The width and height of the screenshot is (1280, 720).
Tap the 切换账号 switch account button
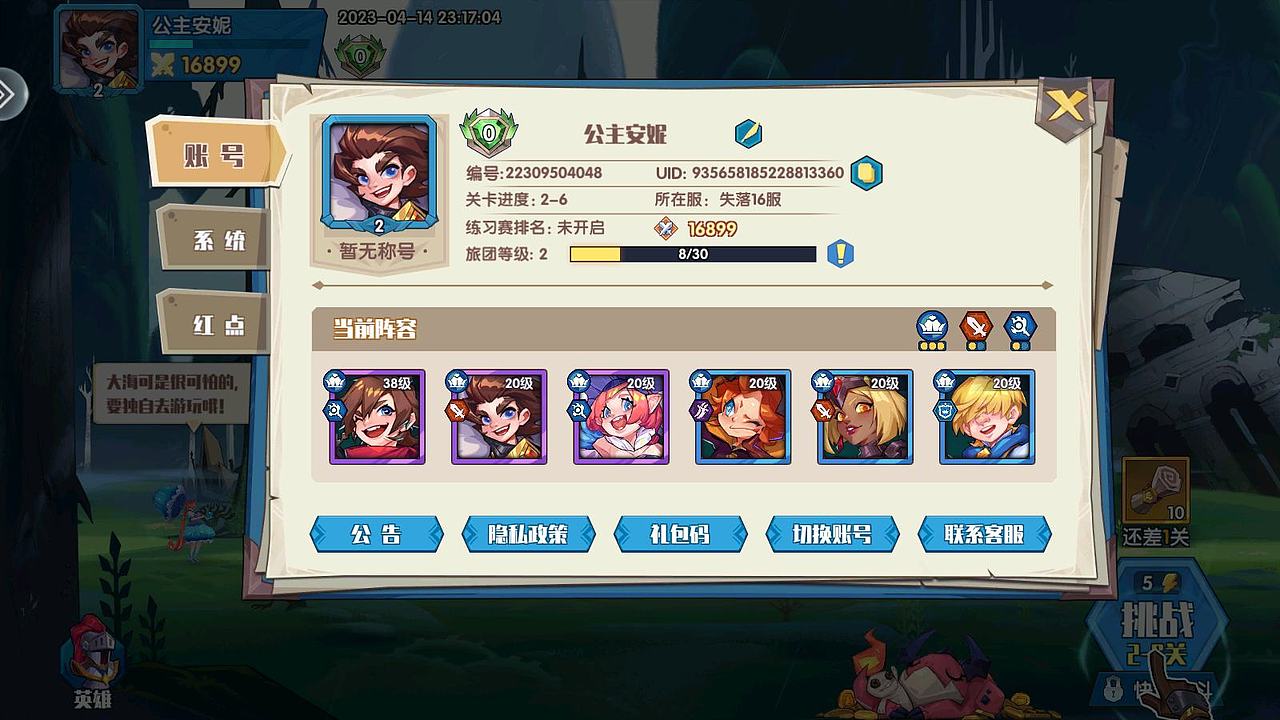point(832,534)
